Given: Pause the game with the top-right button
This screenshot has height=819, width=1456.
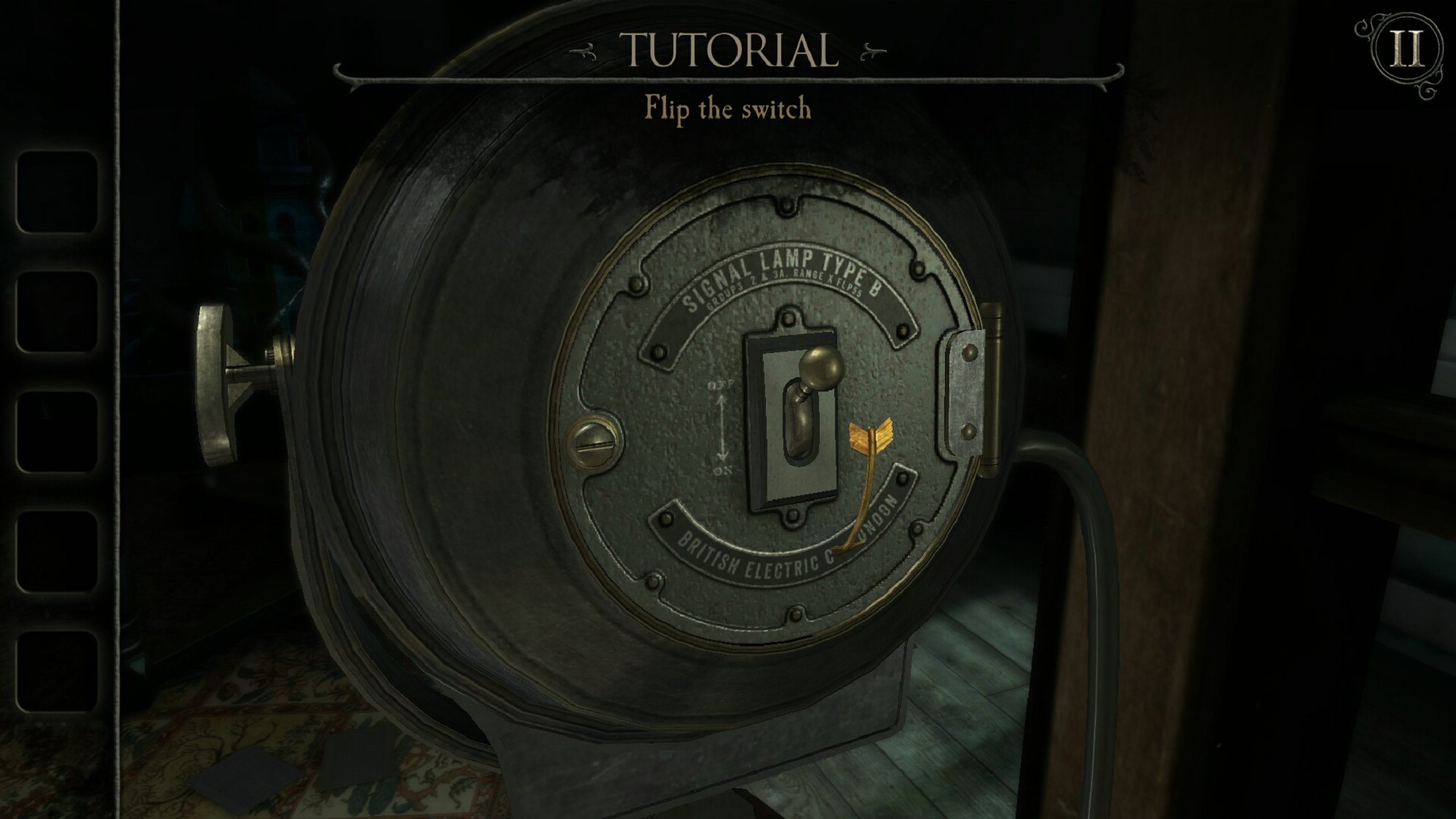Looking at the screenshot, I should 1406,50.
